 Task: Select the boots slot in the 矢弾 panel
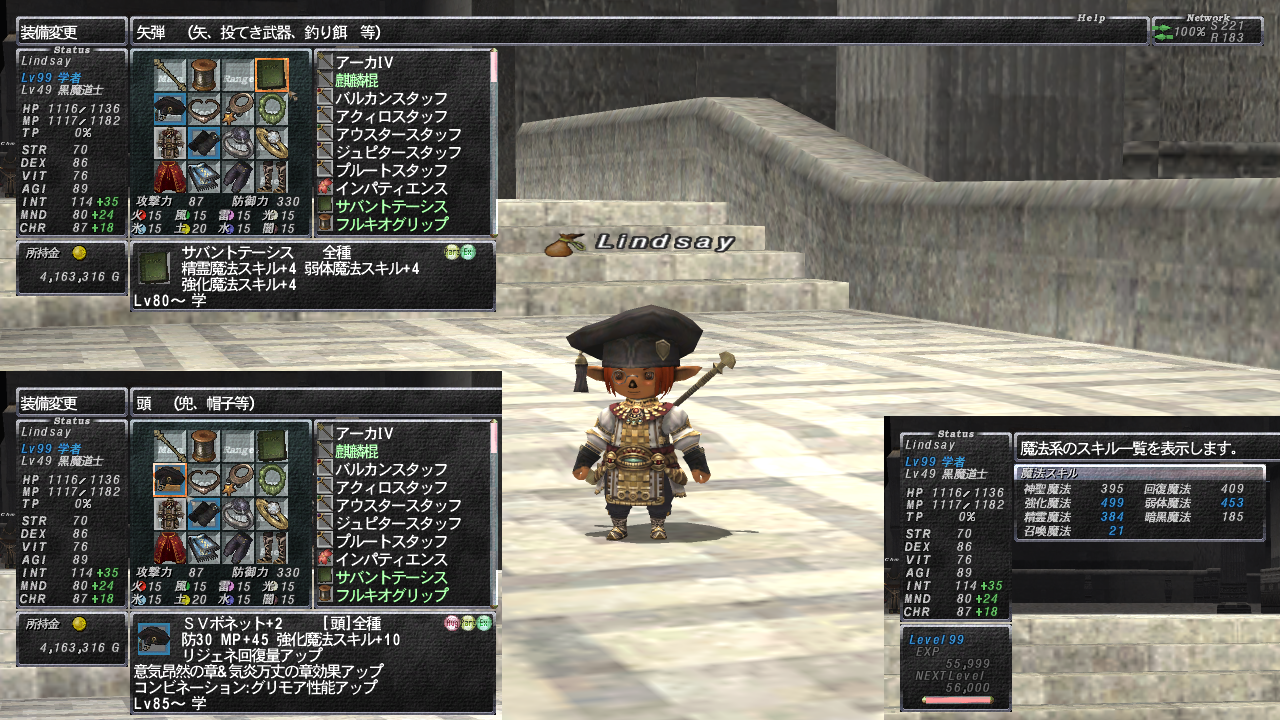coord(272,177)
